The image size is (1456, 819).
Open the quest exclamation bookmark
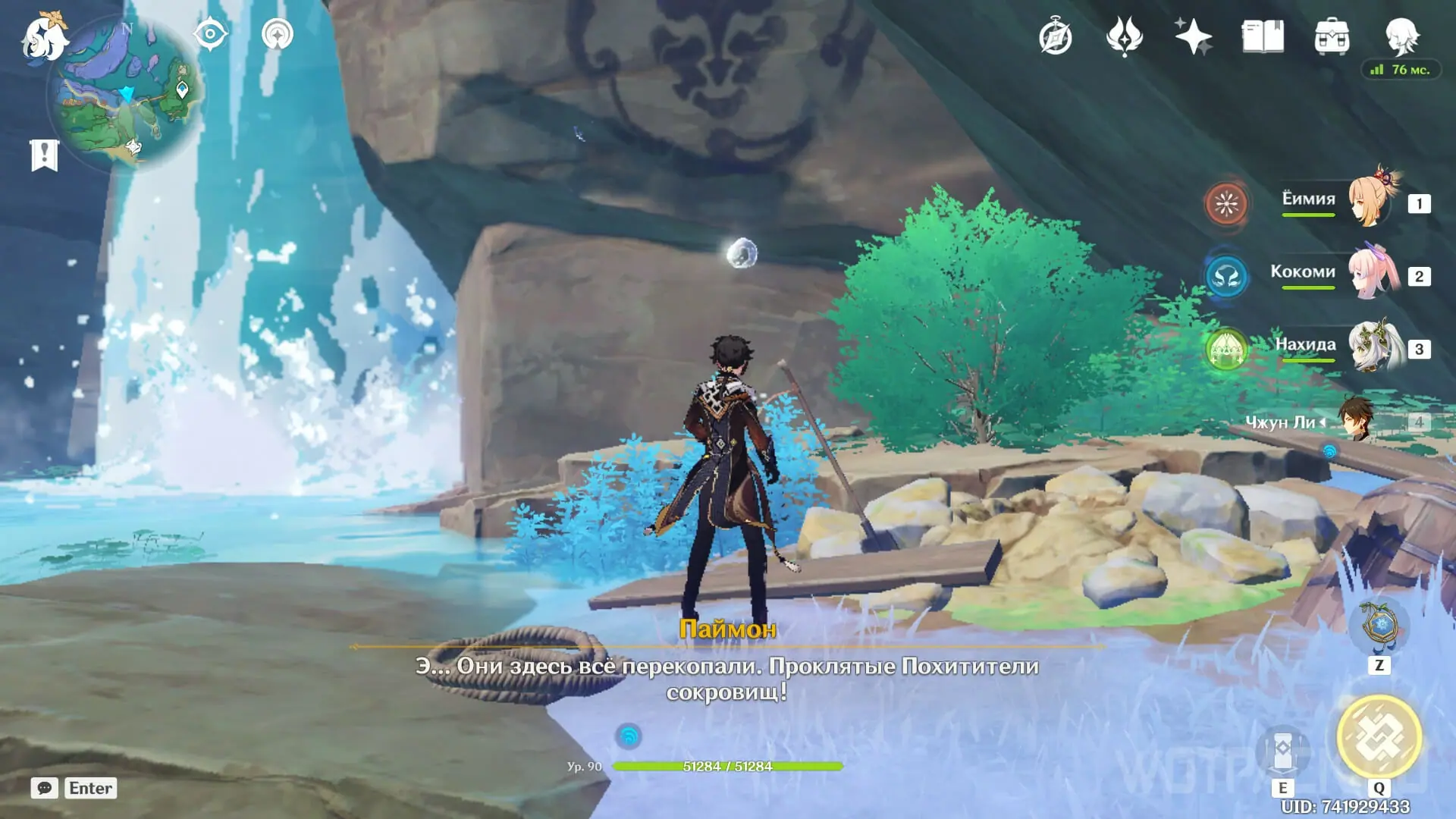[x=44, y=155]
